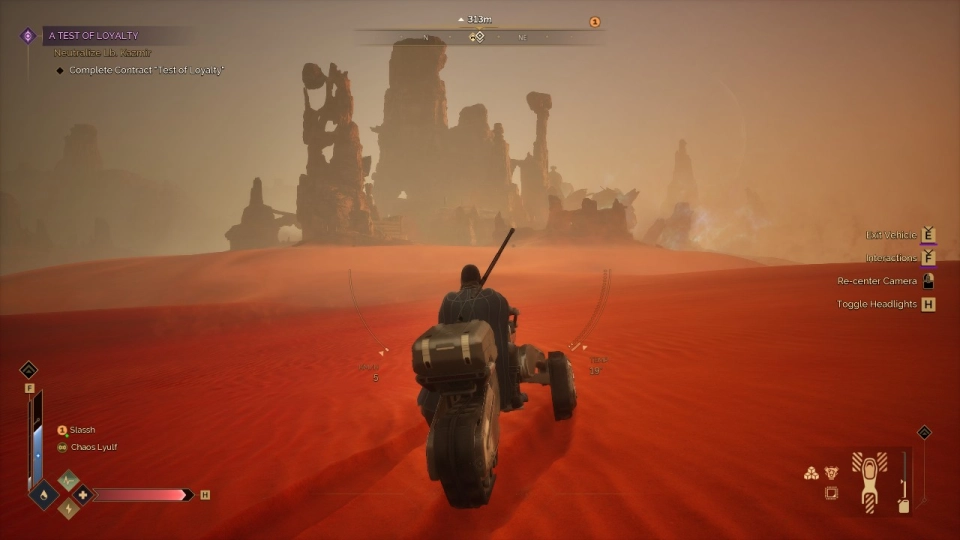Select the heartbeat pulse ability diamond
This screenshot has width=960, height=540.
point(68,481)
